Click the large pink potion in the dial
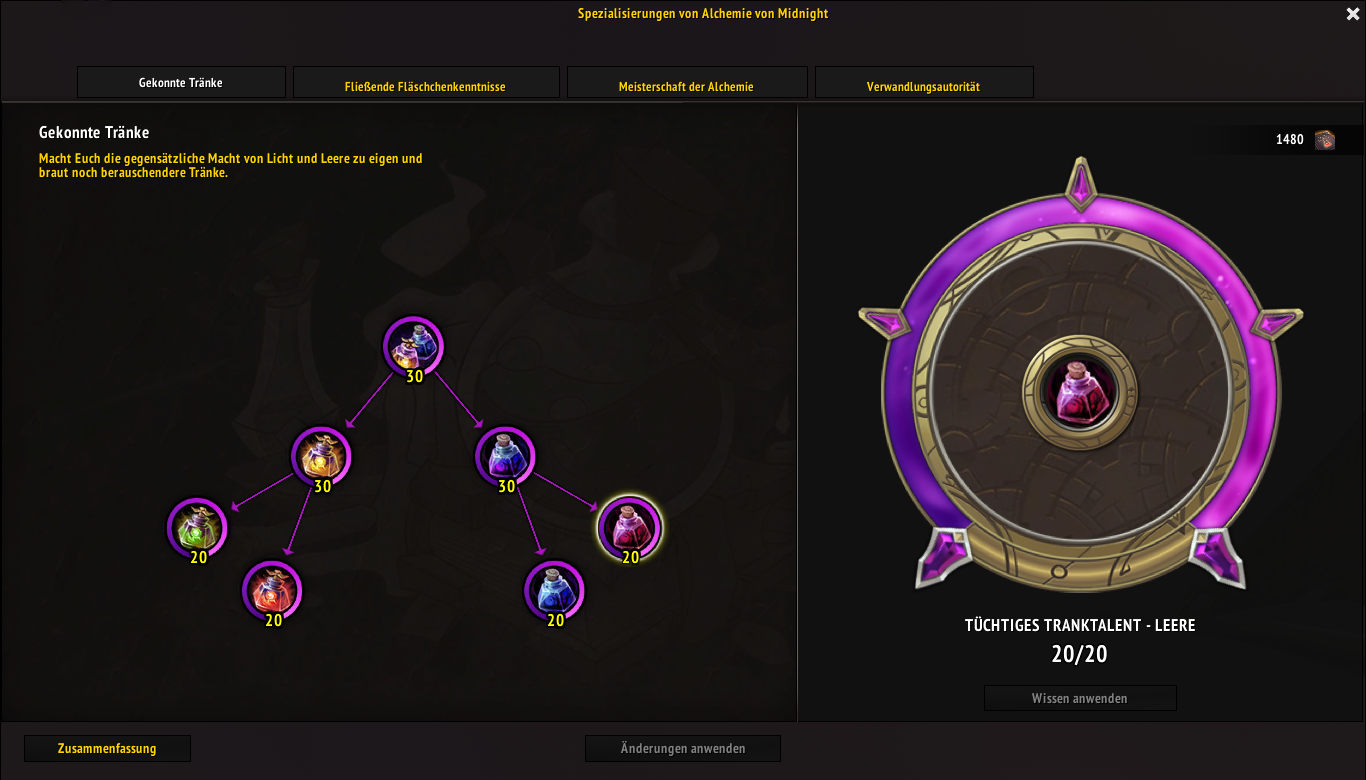This screenshot has height=780, width=1366. coord(1079,391)
